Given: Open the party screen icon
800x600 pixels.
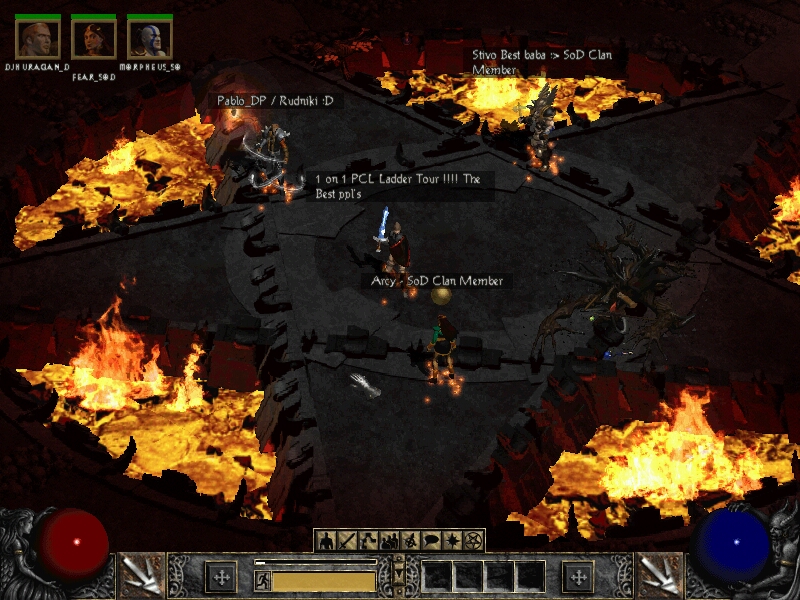Looking at the screenshot, I should 389,541.
